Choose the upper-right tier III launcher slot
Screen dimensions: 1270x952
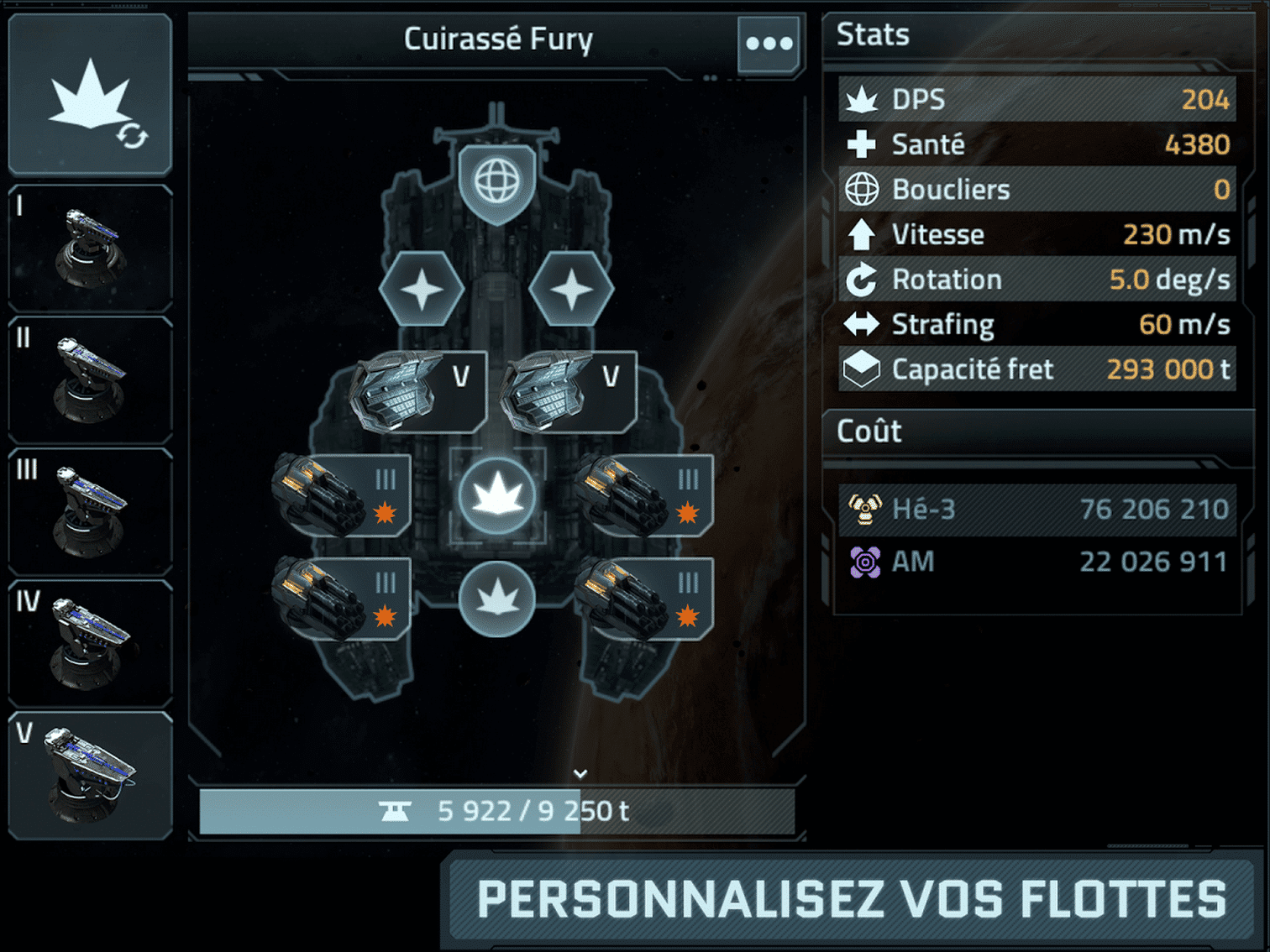(x=645, y=496)
